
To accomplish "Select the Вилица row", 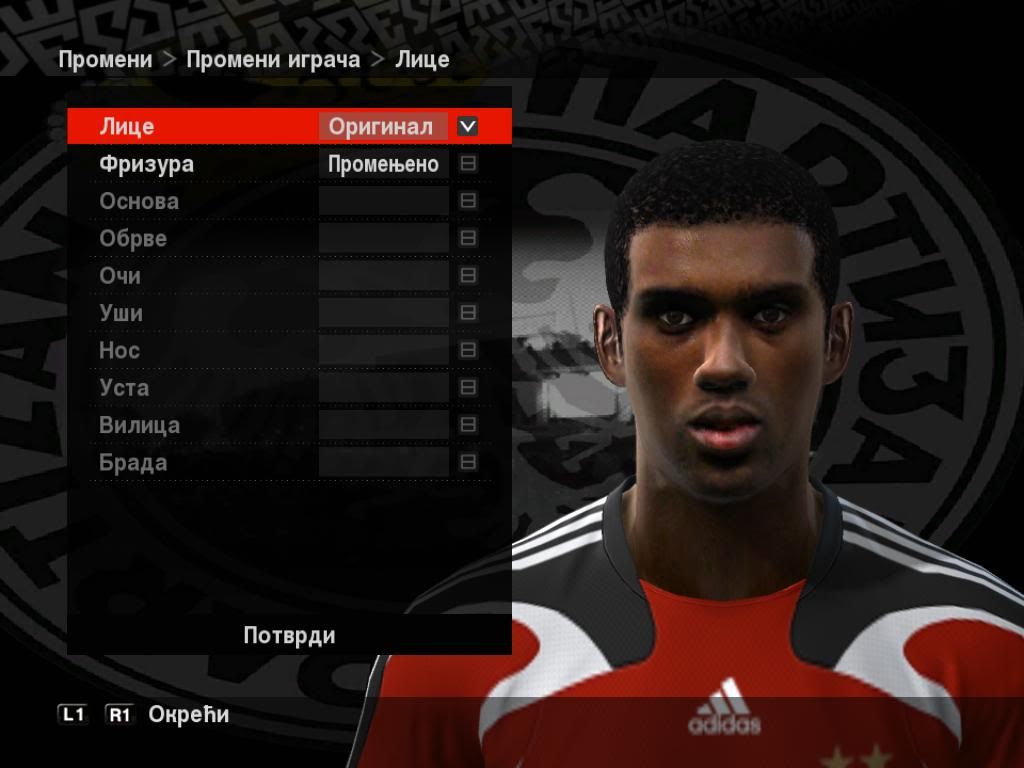I will click(x=140, y=425).
